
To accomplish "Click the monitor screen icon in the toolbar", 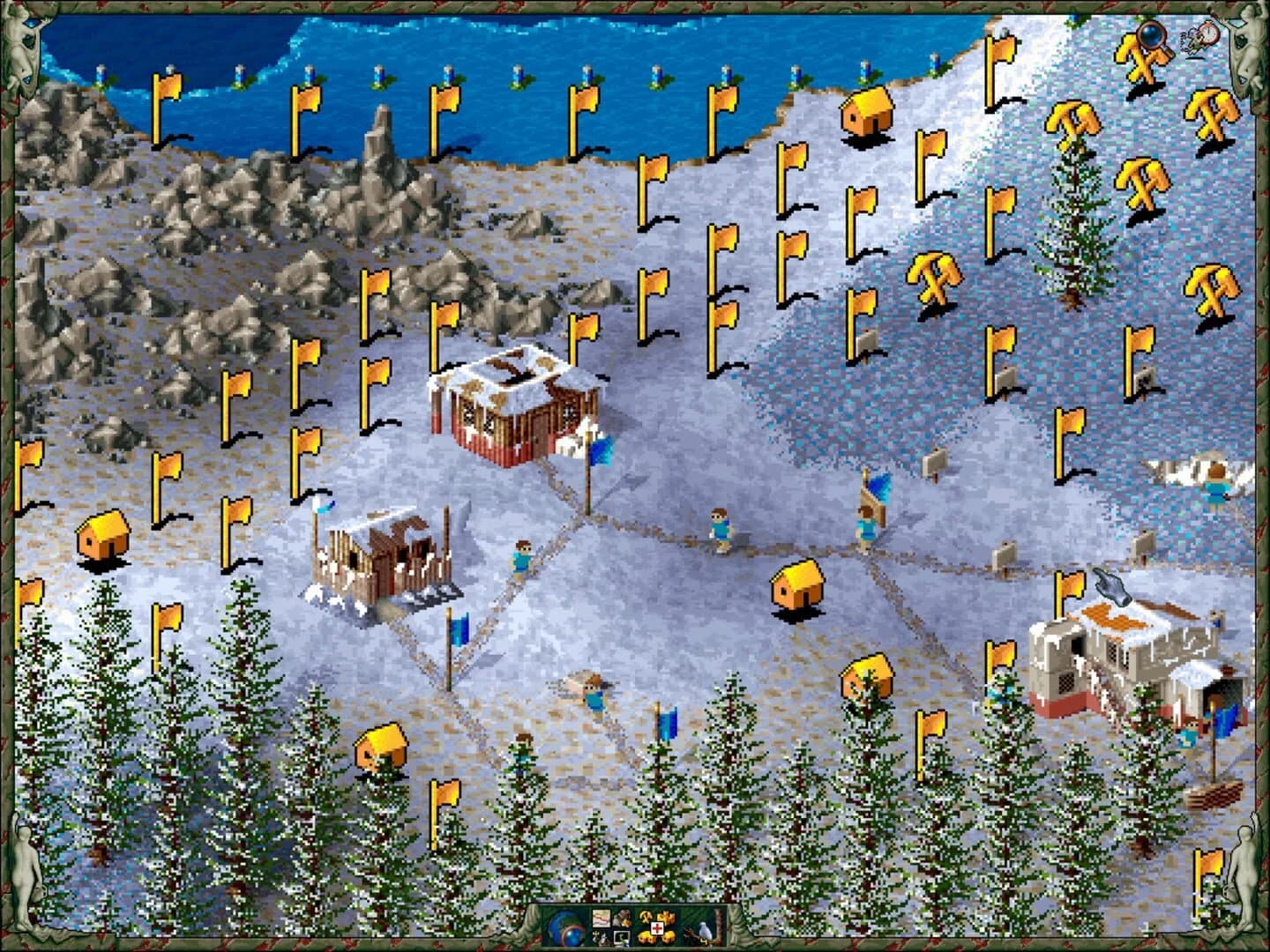I will 622,937.
